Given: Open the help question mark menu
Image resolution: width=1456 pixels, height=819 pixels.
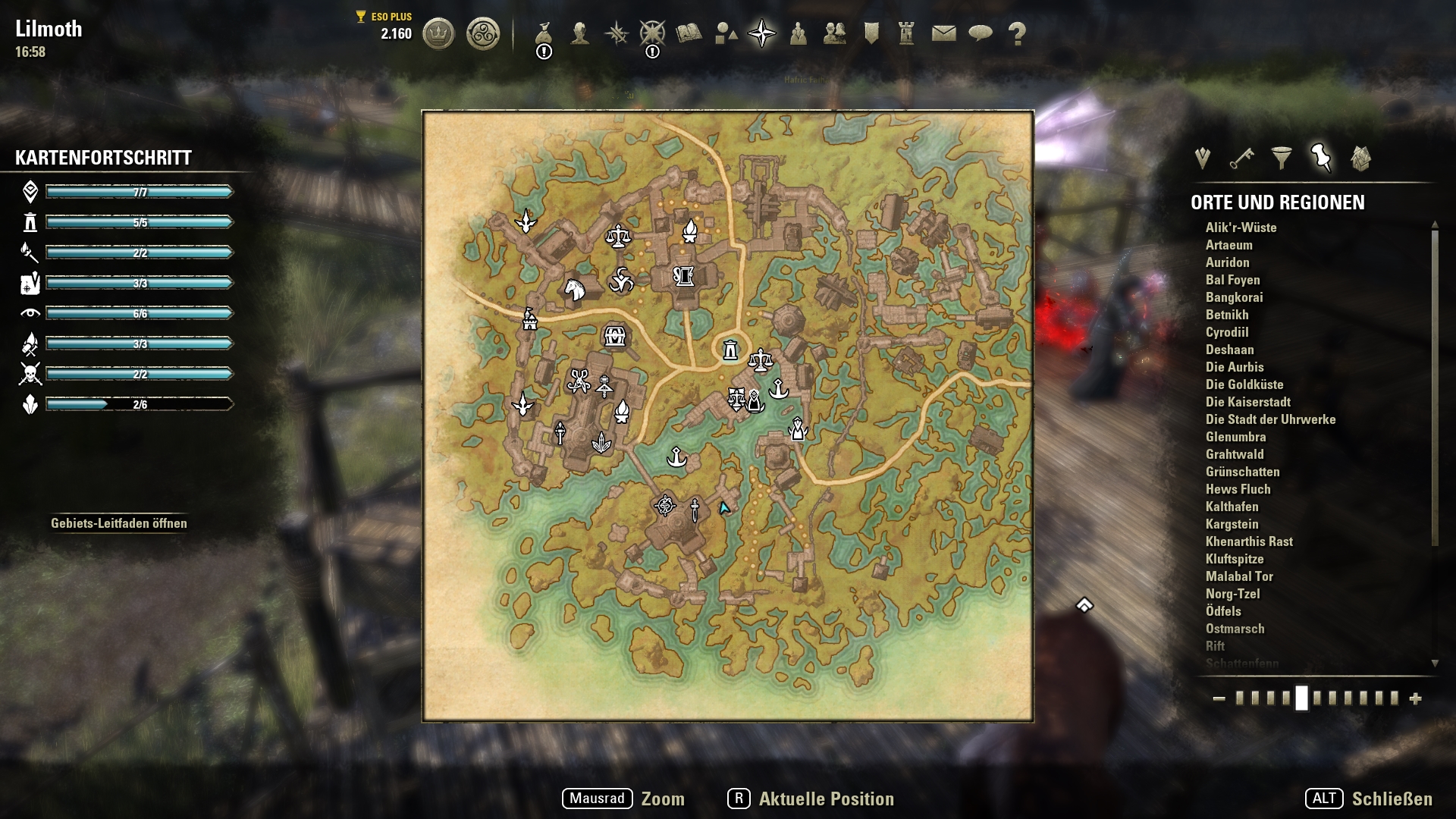Looking at the screenshot, I should (x=1017, y=33).
